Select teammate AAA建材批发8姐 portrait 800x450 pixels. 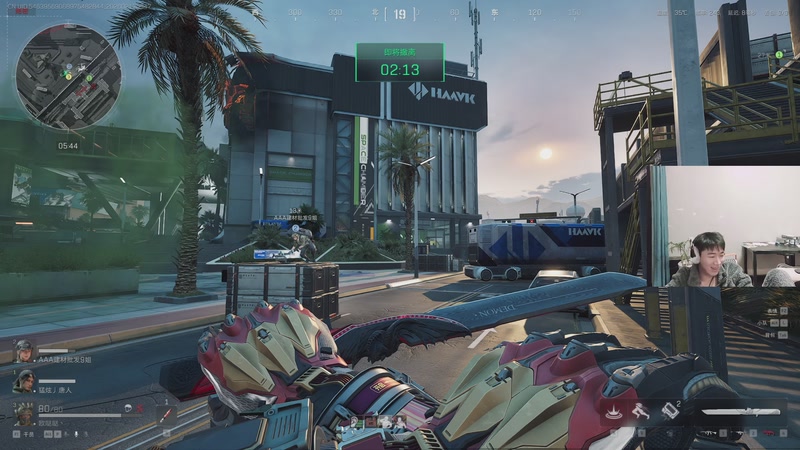23,350
